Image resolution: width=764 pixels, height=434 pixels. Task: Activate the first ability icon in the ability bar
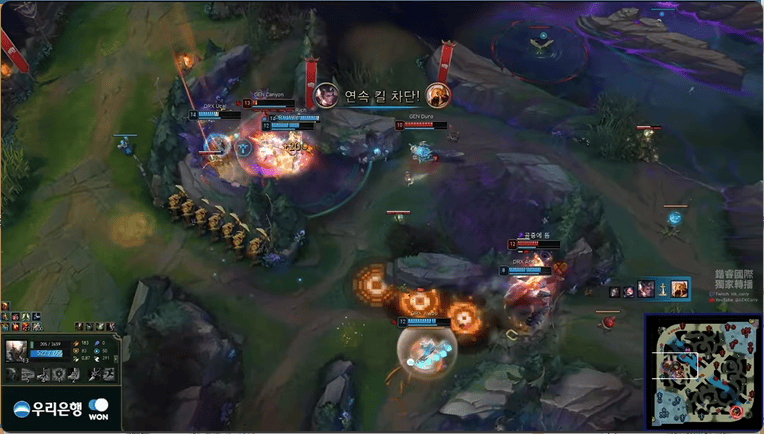coord(12,374)
